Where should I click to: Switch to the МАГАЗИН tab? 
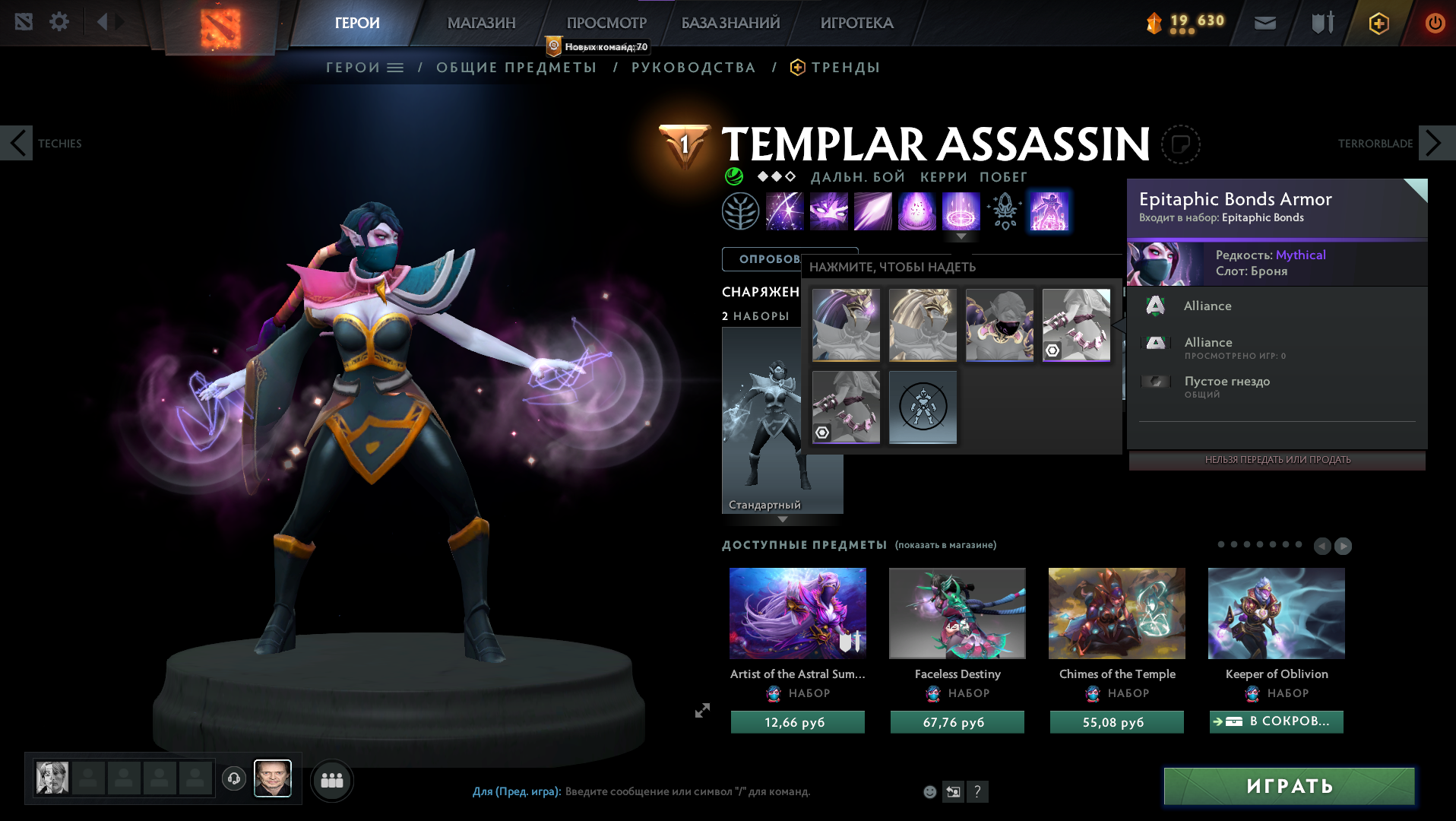pyautogui.click(x=480, y=23)
